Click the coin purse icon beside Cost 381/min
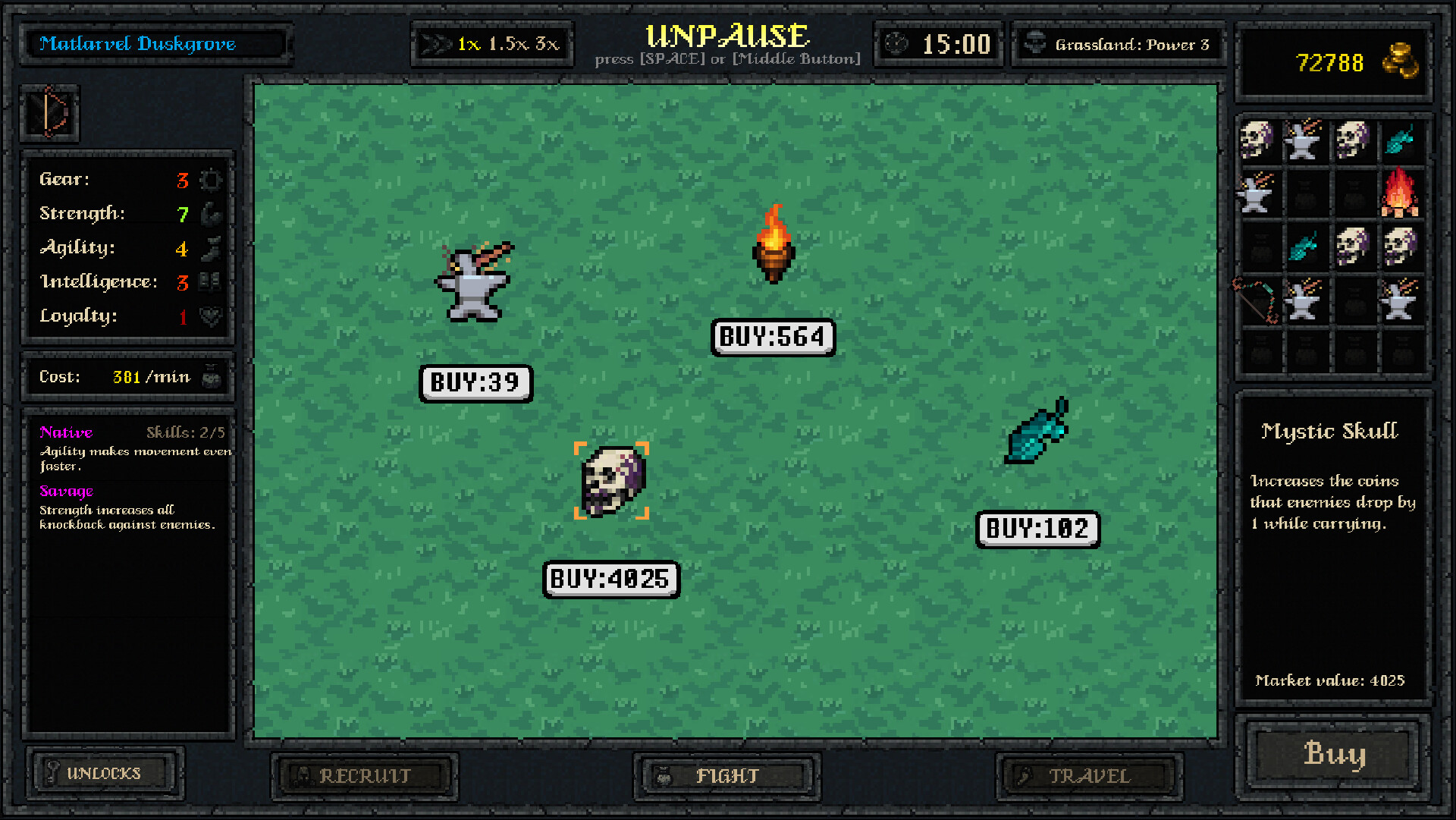This screenshot has height=820, width=1456. pyautogui.click(x=212, y=376)
